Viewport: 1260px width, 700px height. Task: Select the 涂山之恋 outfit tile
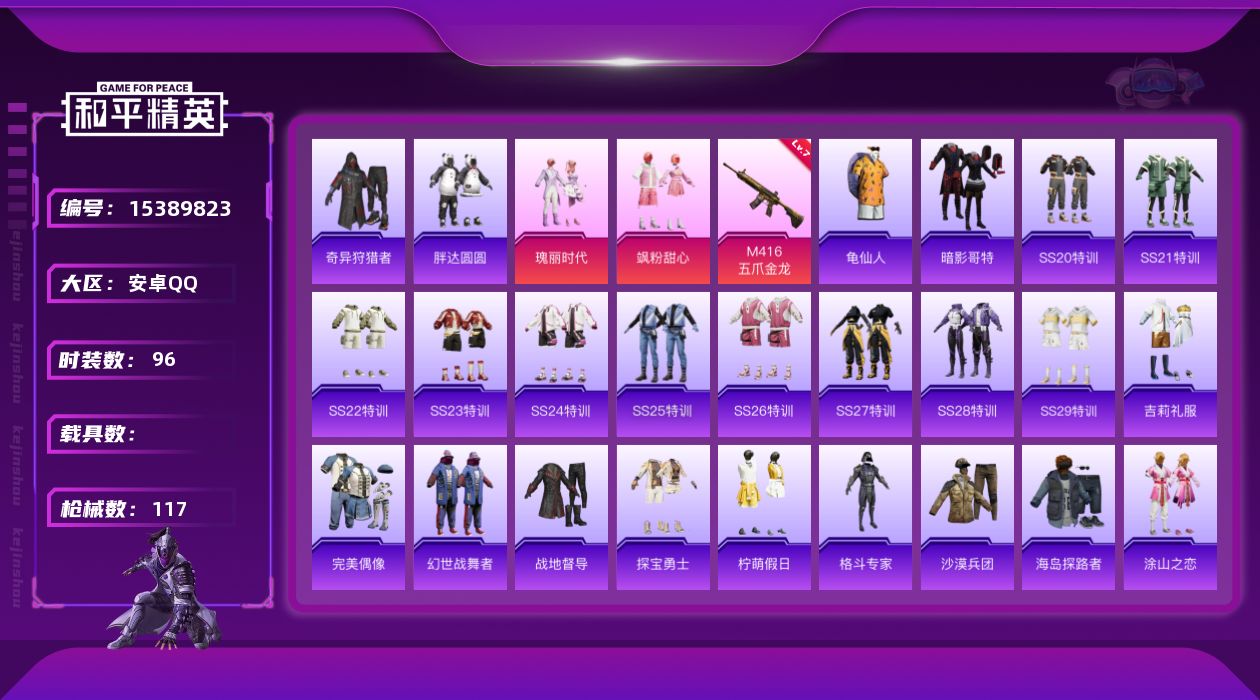(x=1170, y=517)
